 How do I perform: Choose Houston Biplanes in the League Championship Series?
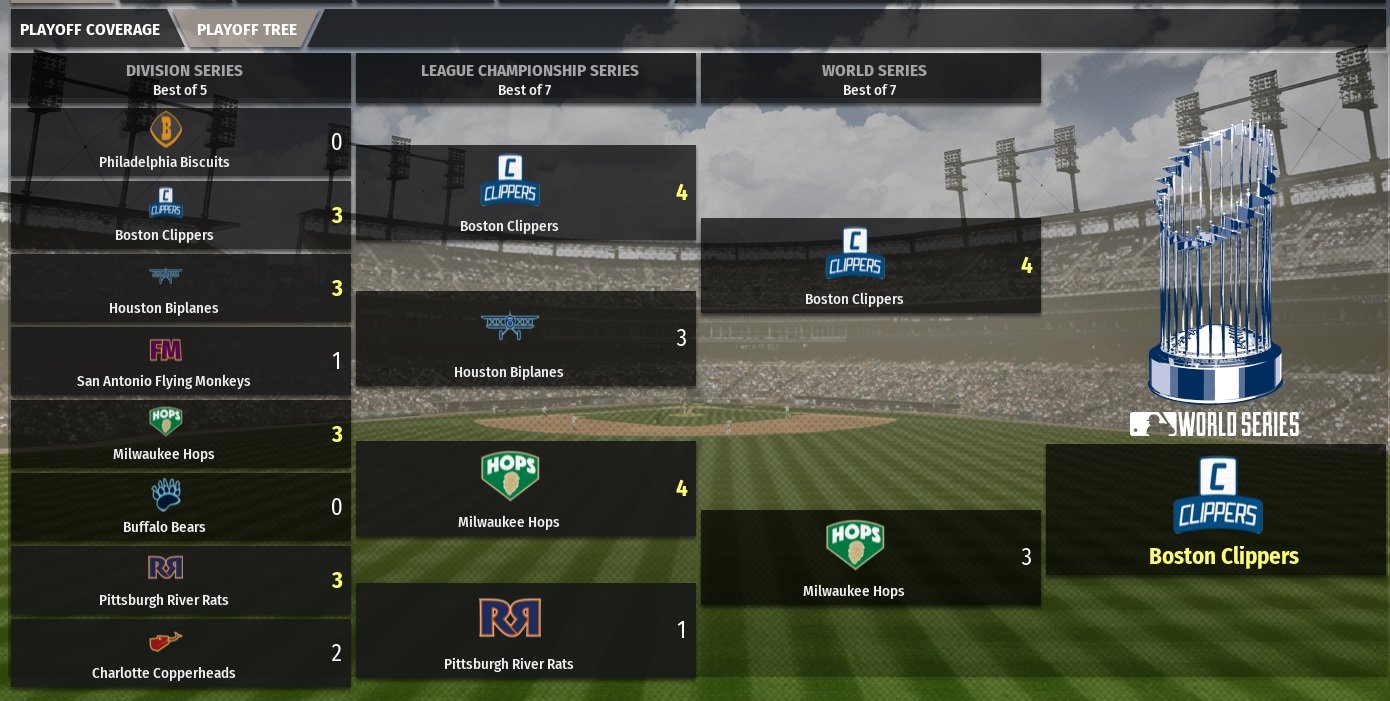525,339
